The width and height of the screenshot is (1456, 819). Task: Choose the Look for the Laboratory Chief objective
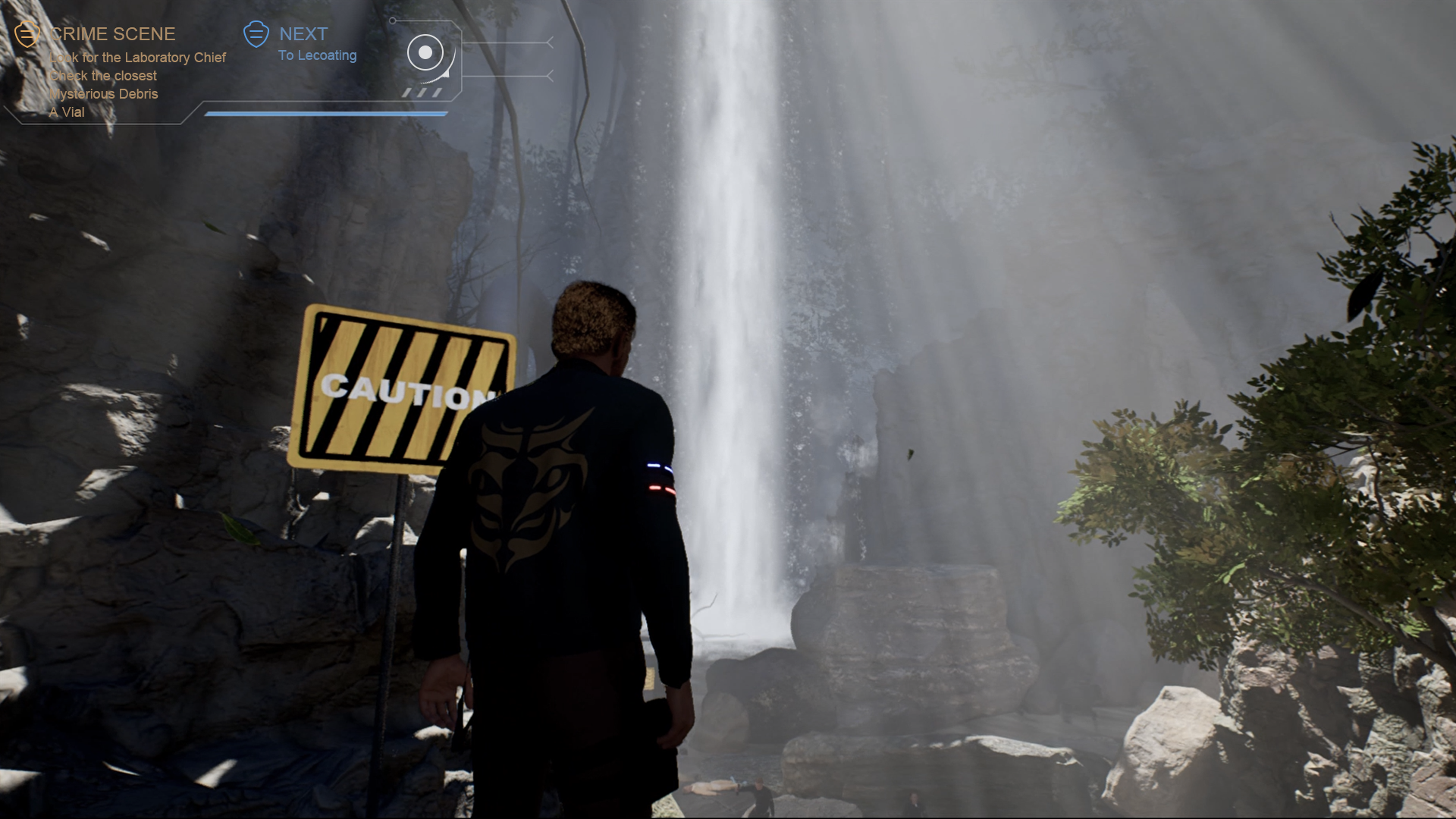[x=137, y=58]
